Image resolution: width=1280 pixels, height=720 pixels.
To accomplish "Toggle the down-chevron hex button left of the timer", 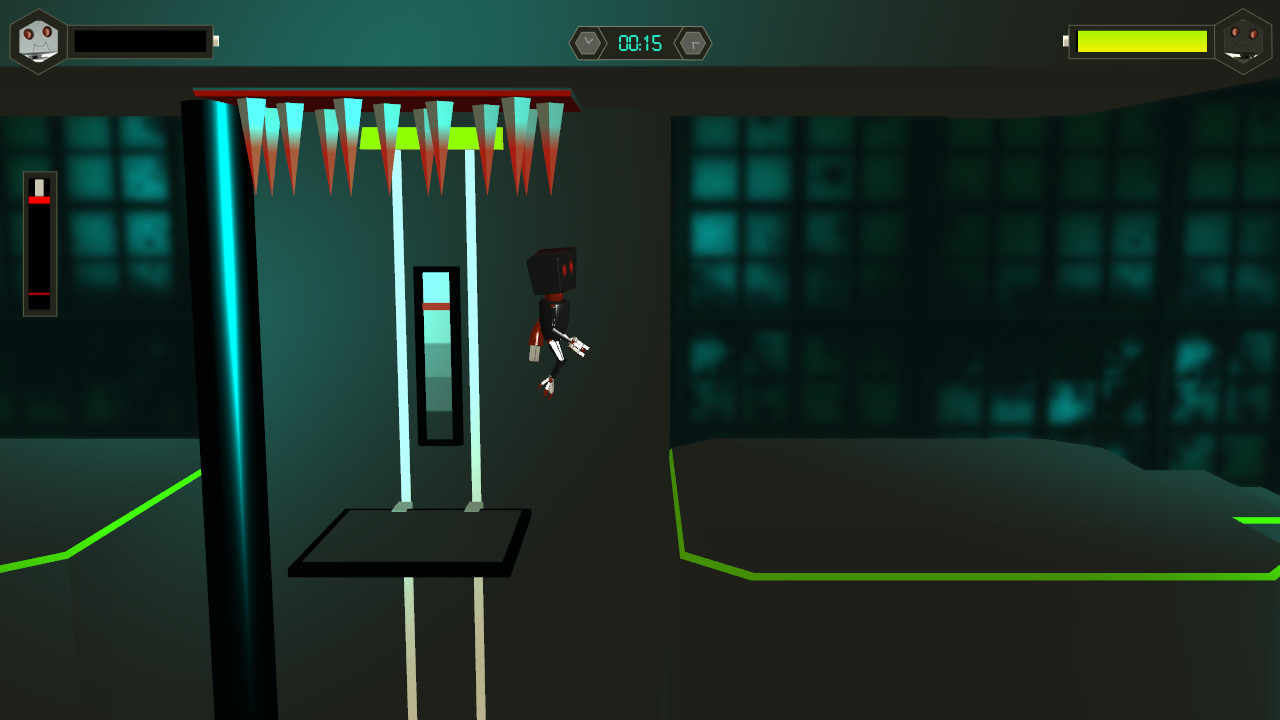I will point(590,43).
